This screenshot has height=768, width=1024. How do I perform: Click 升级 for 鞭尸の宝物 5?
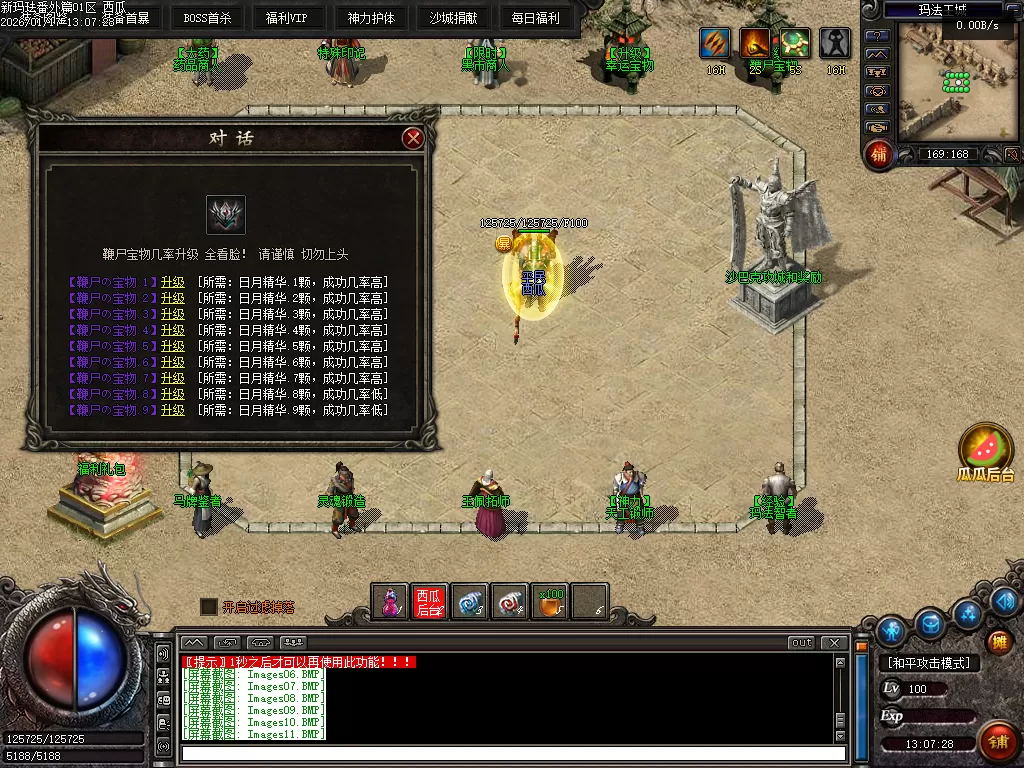click(173, 346)
